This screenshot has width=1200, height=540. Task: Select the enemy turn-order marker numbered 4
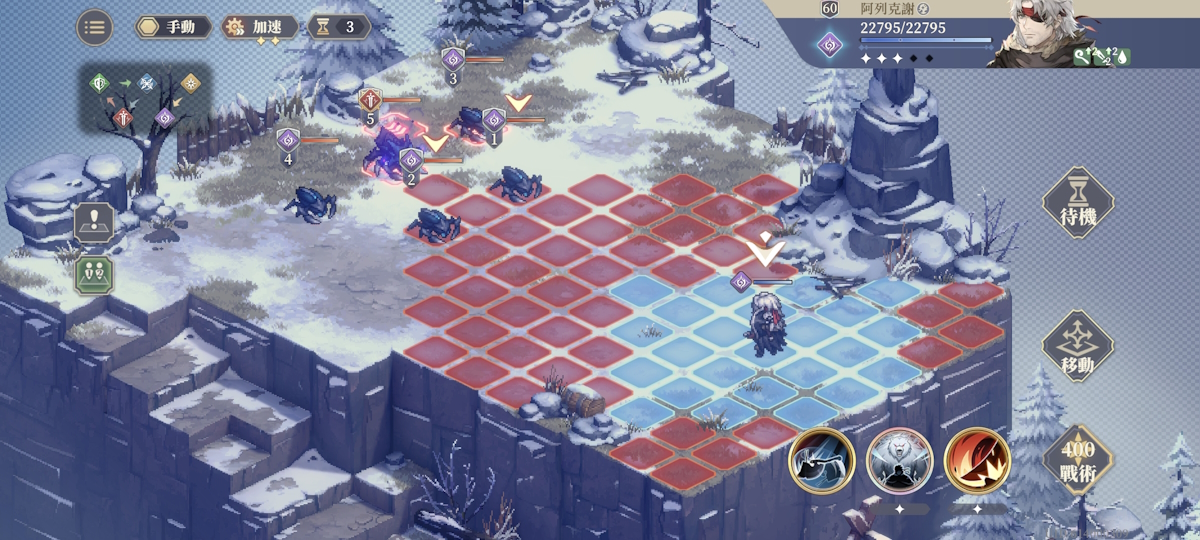288,140
